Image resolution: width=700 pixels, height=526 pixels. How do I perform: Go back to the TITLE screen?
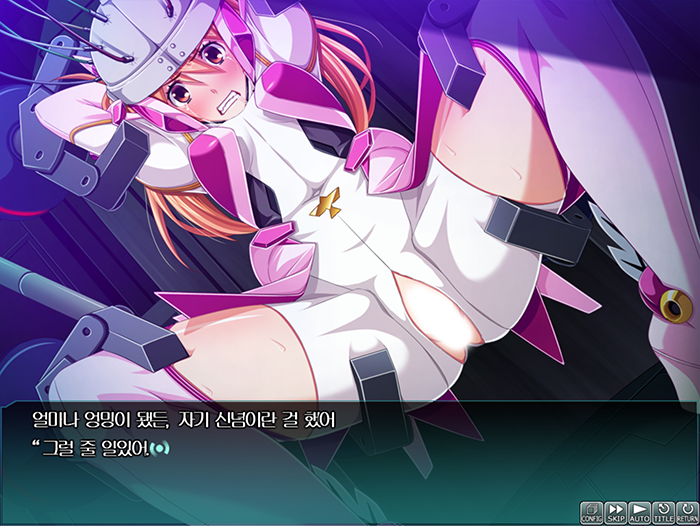(664, 513)
